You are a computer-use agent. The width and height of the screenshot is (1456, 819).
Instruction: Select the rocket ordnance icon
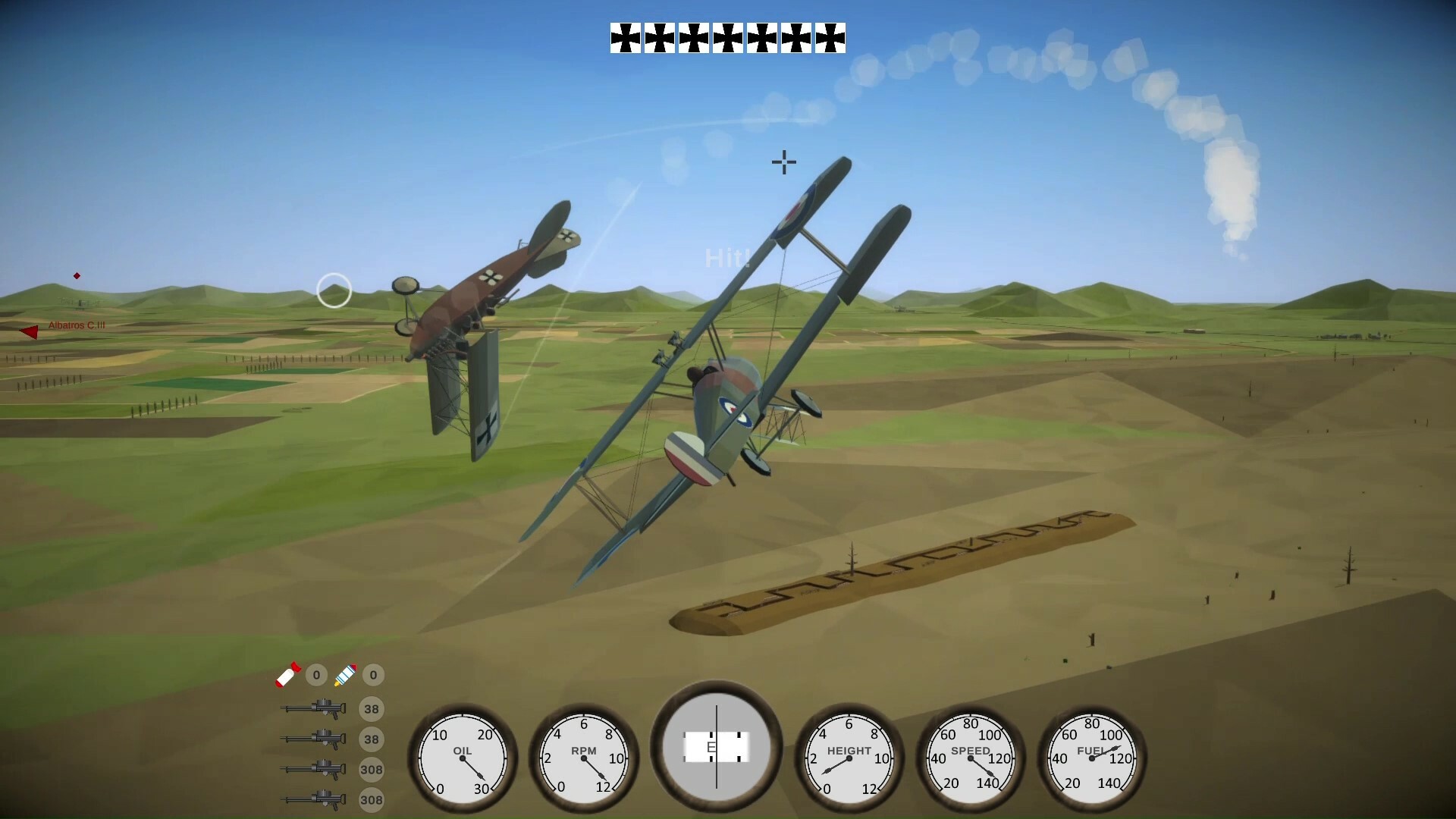pos(346,675)
